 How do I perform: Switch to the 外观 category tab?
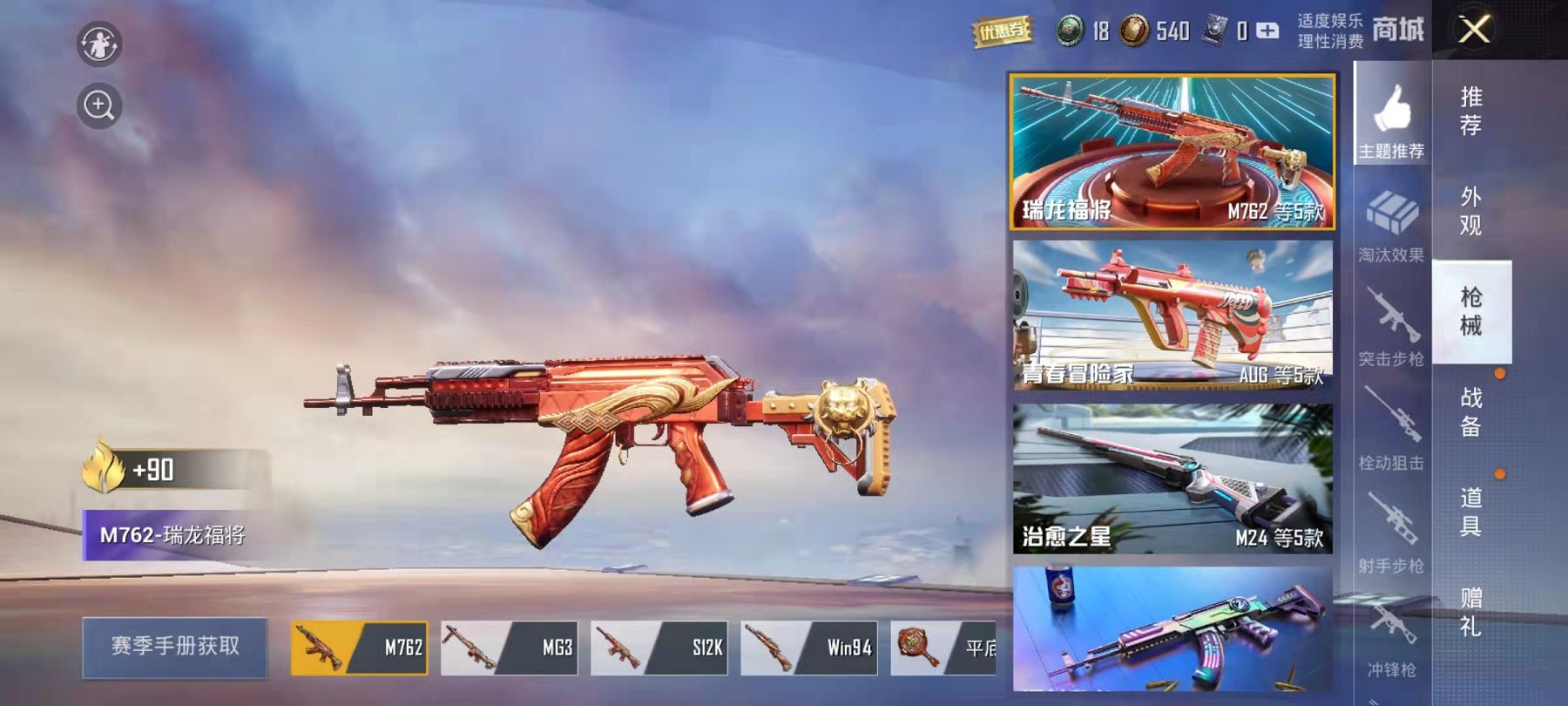pos(1470,211)
